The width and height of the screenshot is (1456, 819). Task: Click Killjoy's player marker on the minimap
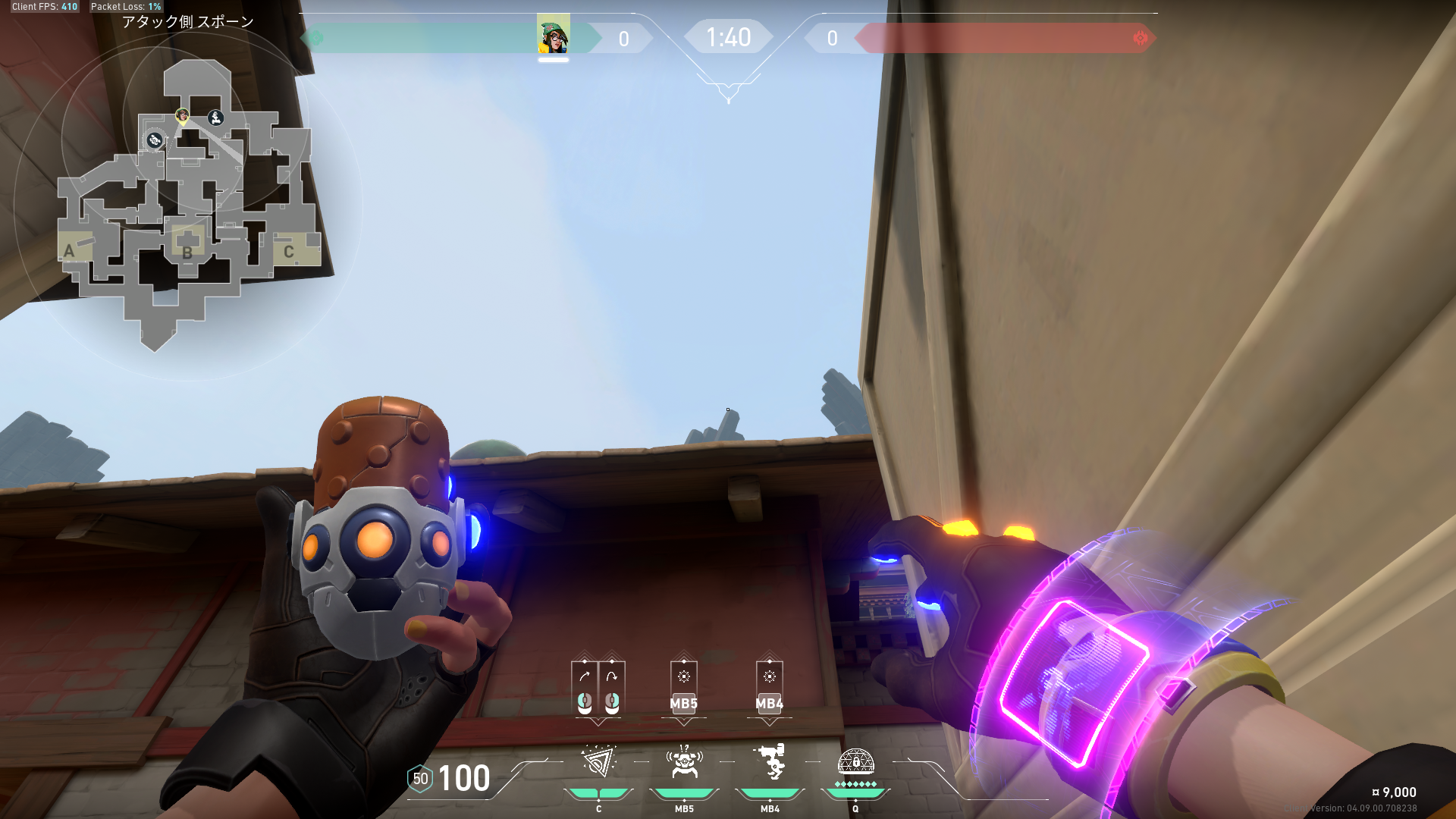pos(182,115)
